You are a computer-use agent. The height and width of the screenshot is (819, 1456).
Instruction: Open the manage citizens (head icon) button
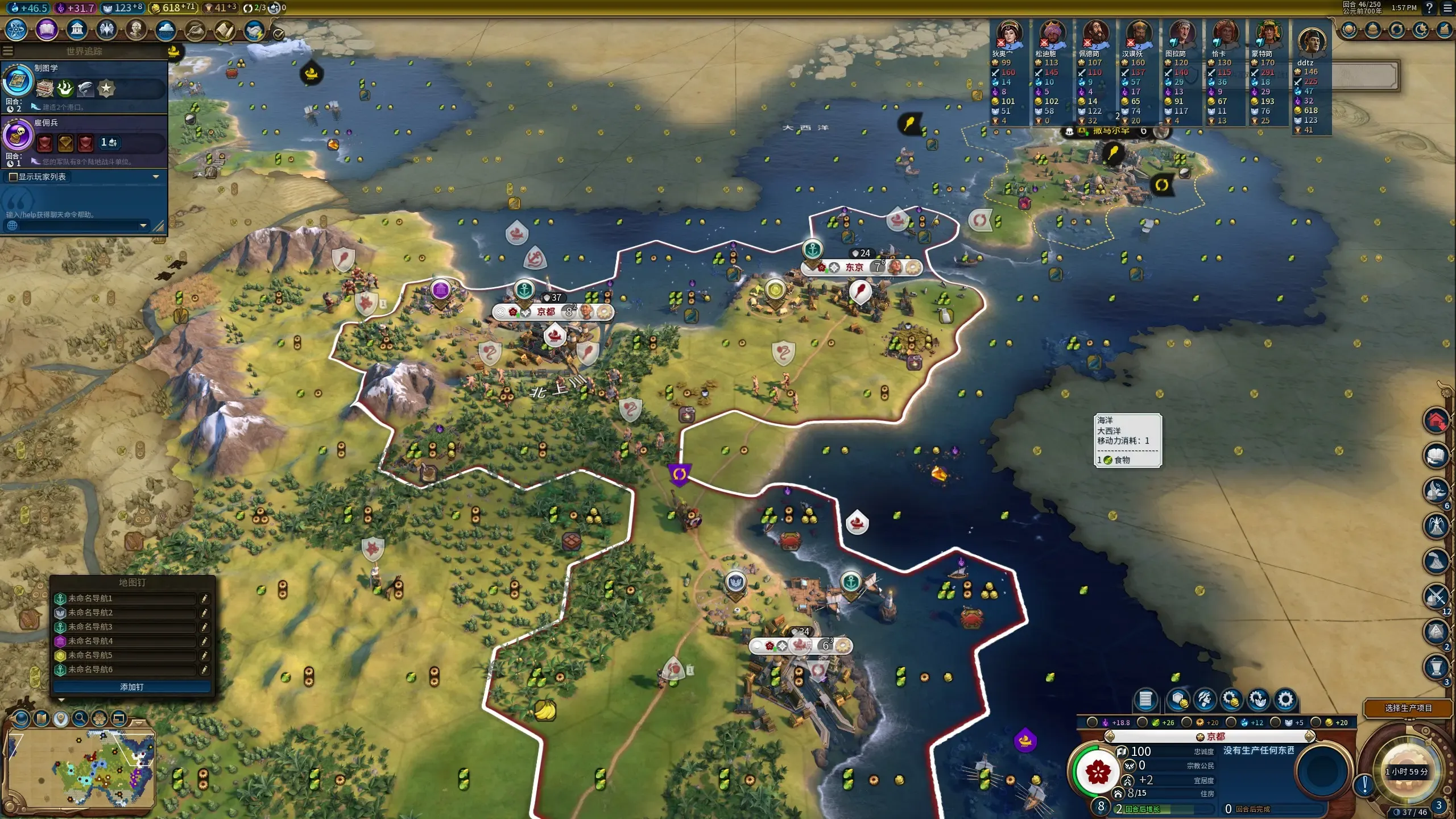tap(1205, 700)
